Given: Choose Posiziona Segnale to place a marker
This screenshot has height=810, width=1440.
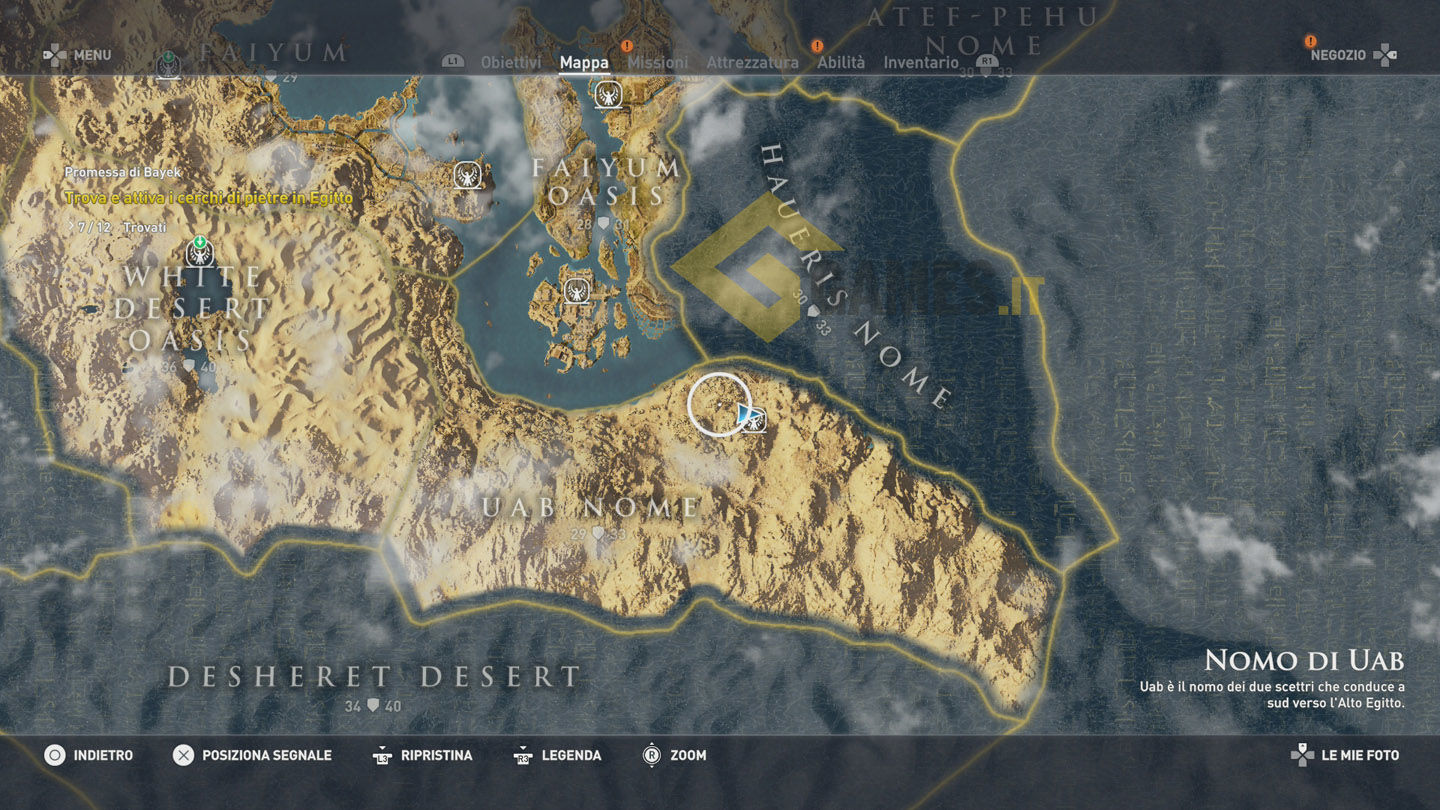Looking at the screenshot, I should coord(252,755).
